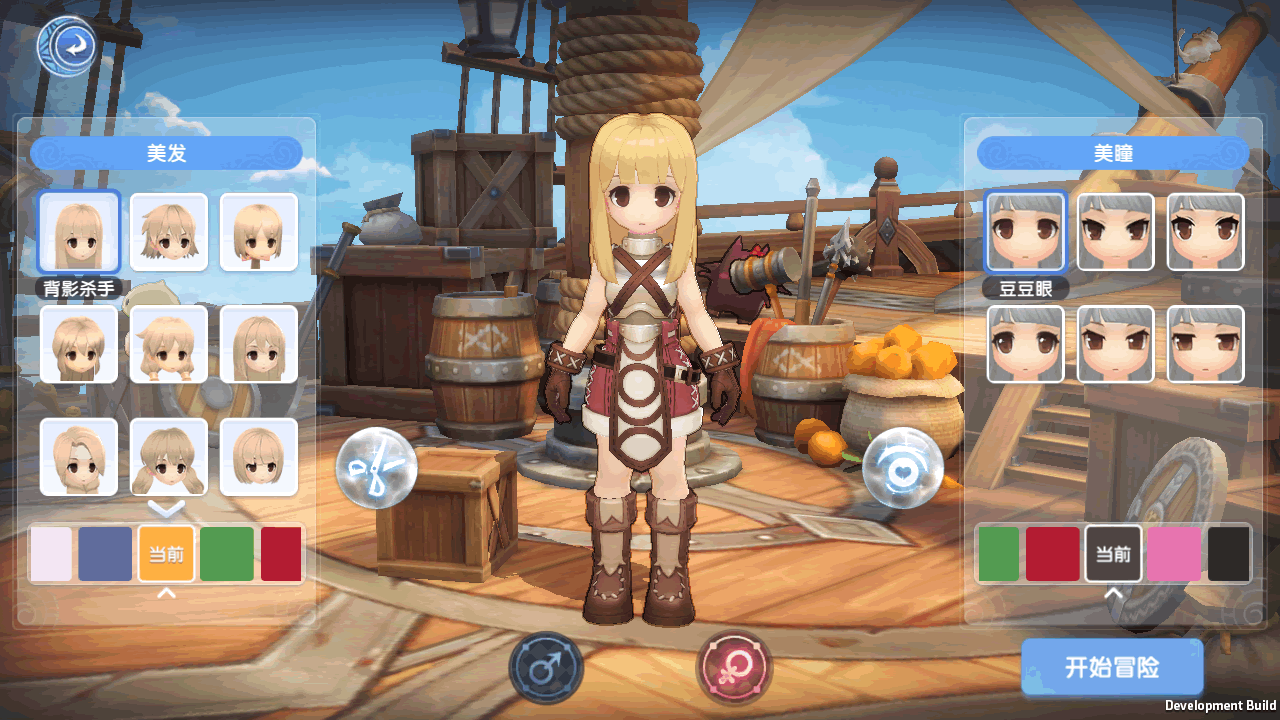The height and width of the screenshot is (720, 1280).
Task: Start the adventure with 开始冒险
Action: pos(1111,668)
